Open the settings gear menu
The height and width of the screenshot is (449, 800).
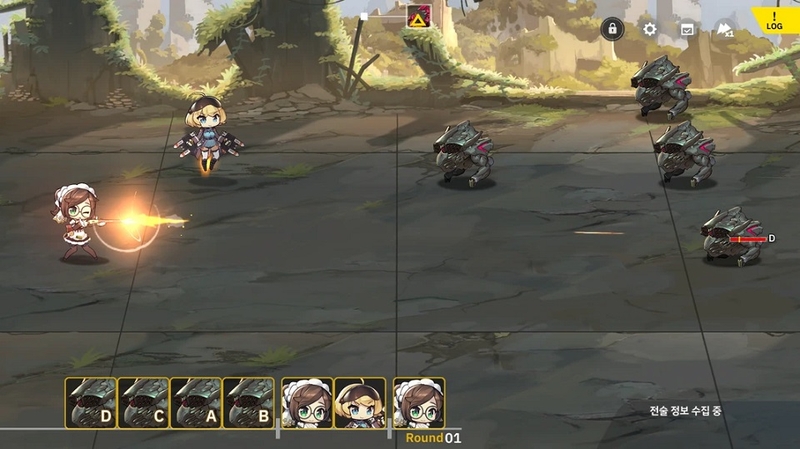point(650,29)
